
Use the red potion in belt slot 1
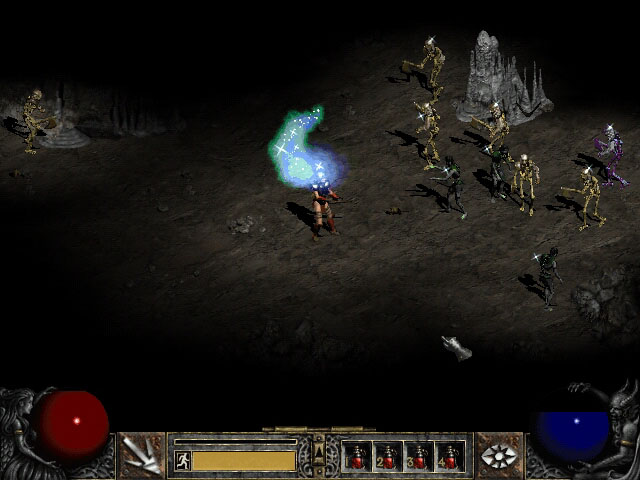(x=357, y=457)
